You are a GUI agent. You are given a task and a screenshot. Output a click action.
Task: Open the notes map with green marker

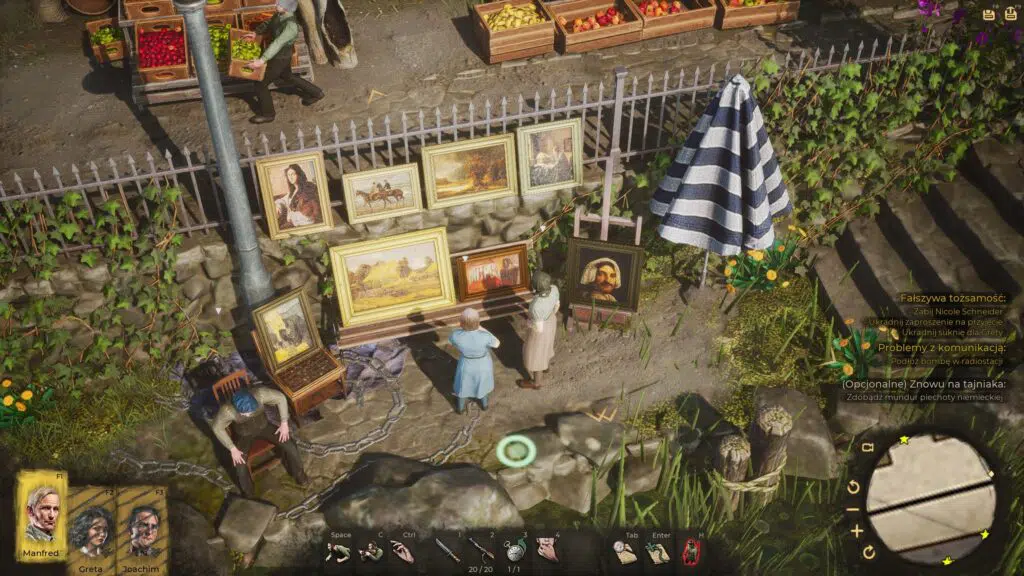(x=657, y=551)
